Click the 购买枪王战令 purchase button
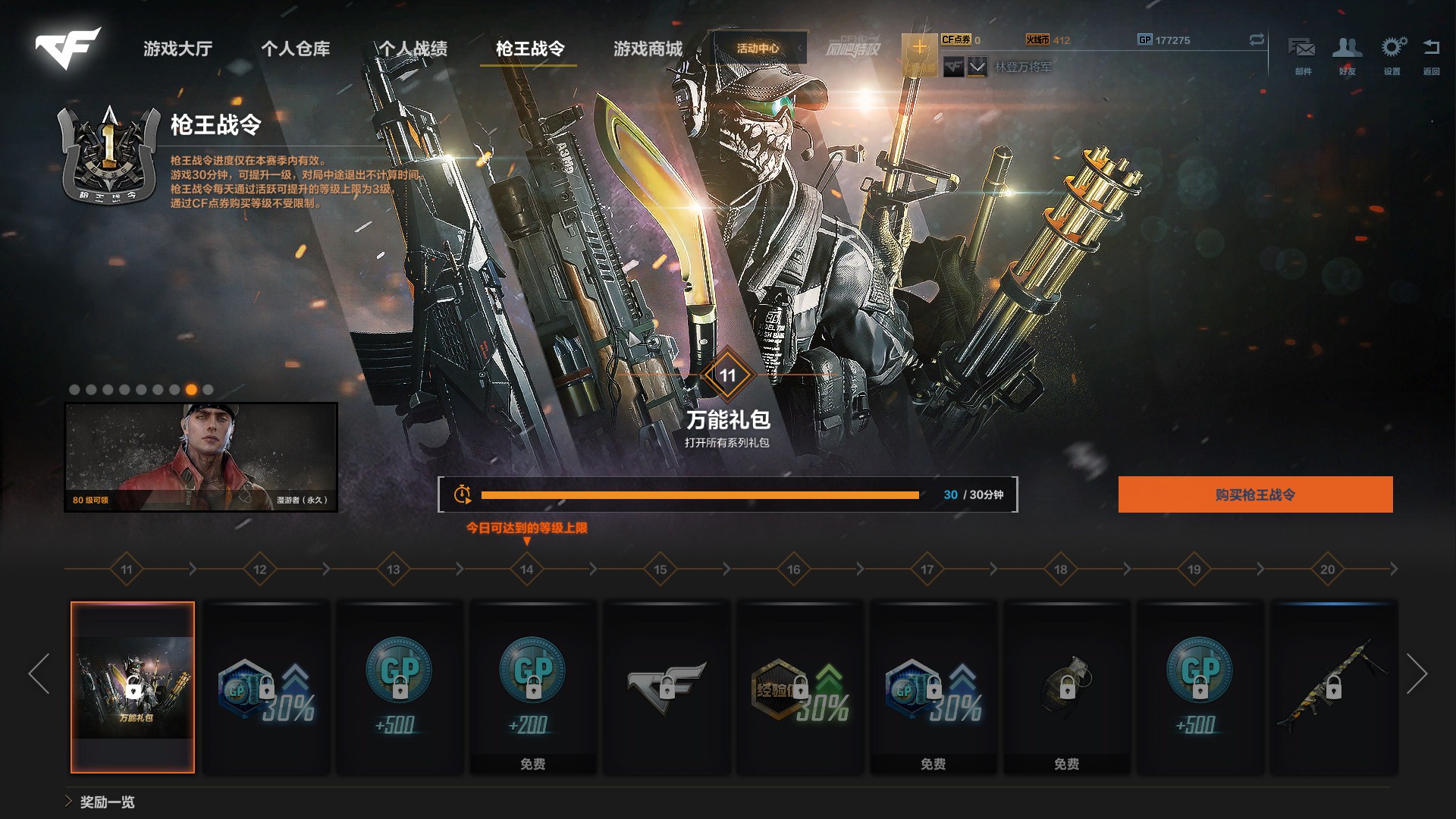This screenshot has height=819, width=1456. [x=1255, y=494]
